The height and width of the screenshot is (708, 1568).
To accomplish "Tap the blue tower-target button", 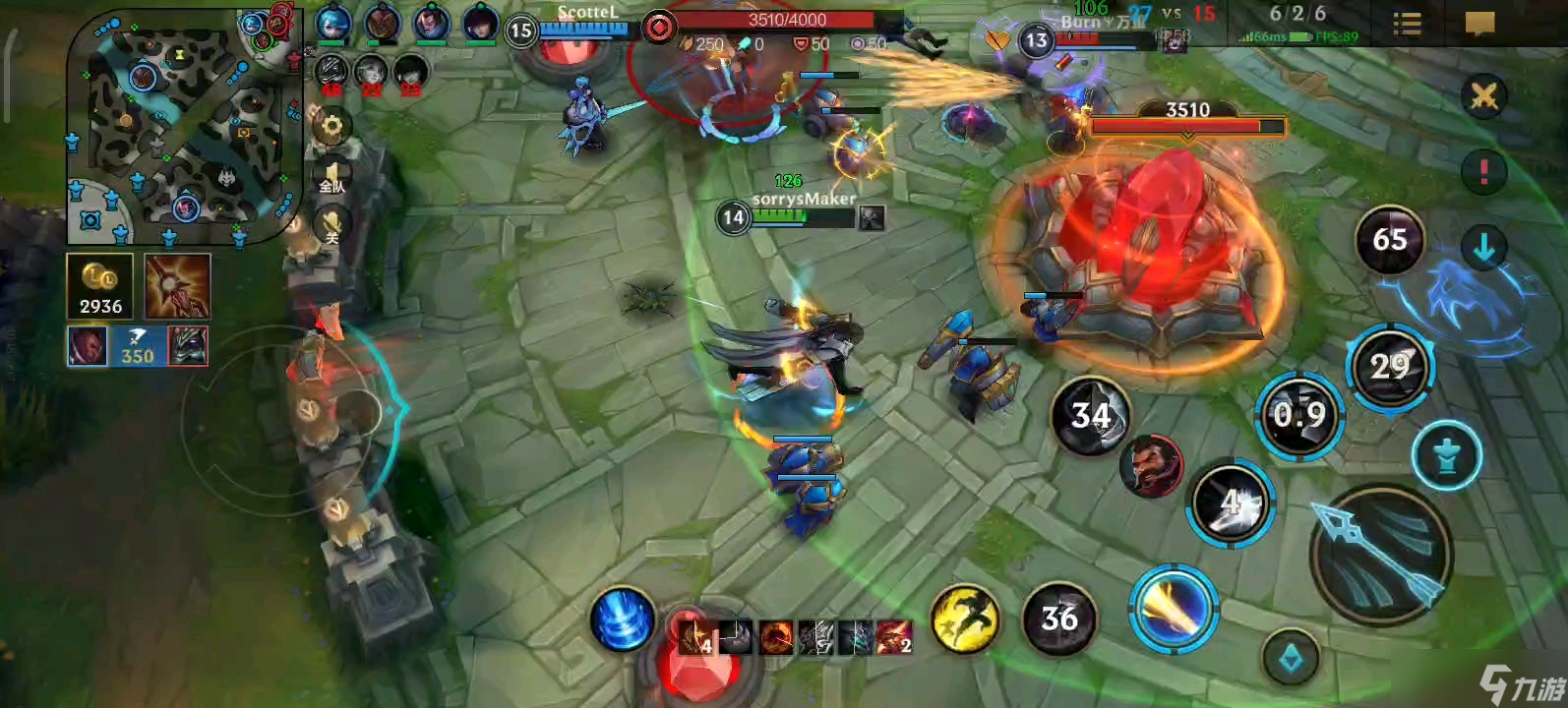I will [1446, 455].
